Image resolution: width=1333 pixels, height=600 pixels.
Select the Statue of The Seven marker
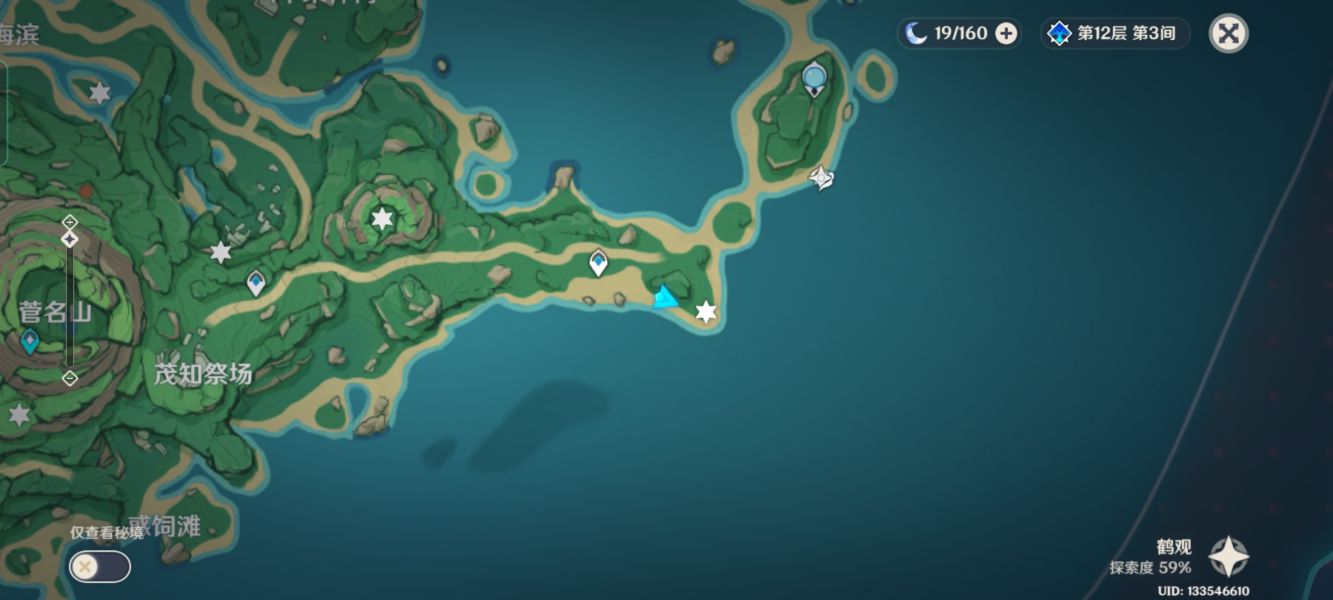click(x=815, y=77)
